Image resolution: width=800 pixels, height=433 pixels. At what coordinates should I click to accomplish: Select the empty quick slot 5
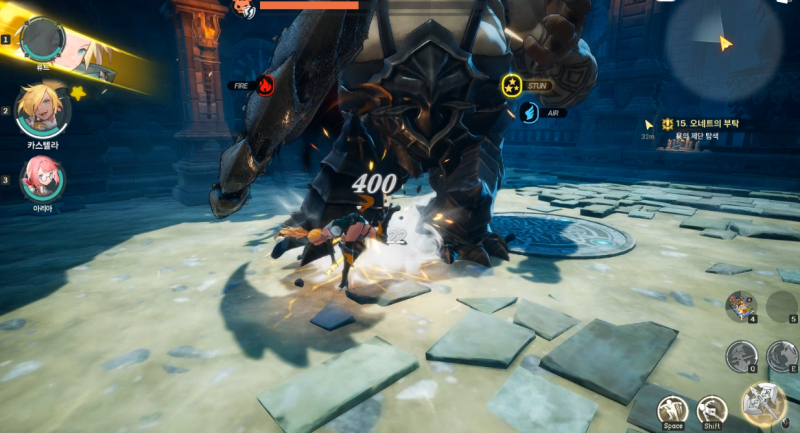(783, 306)
